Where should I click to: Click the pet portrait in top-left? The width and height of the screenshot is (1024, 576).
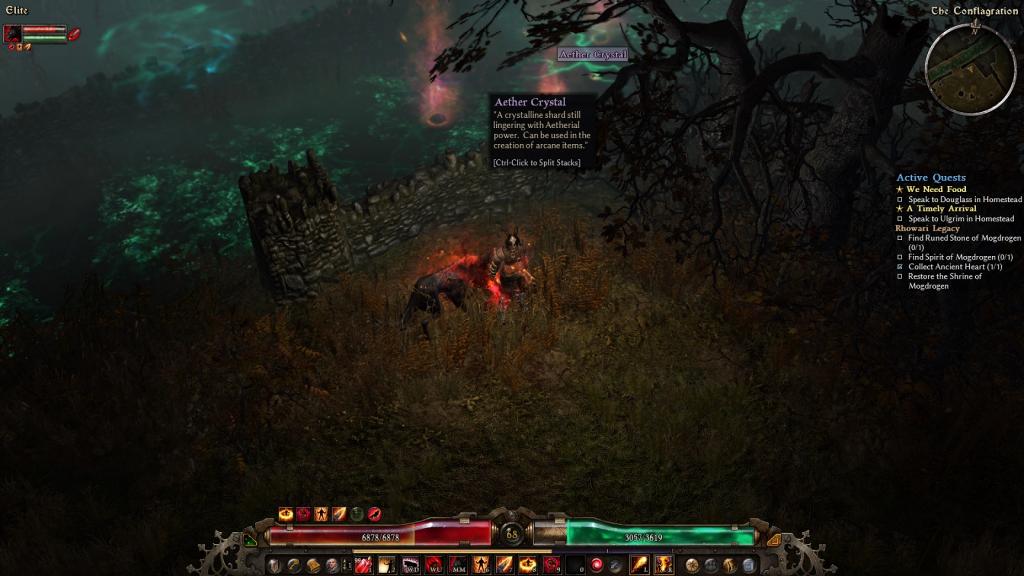click(x=14, y=33)
